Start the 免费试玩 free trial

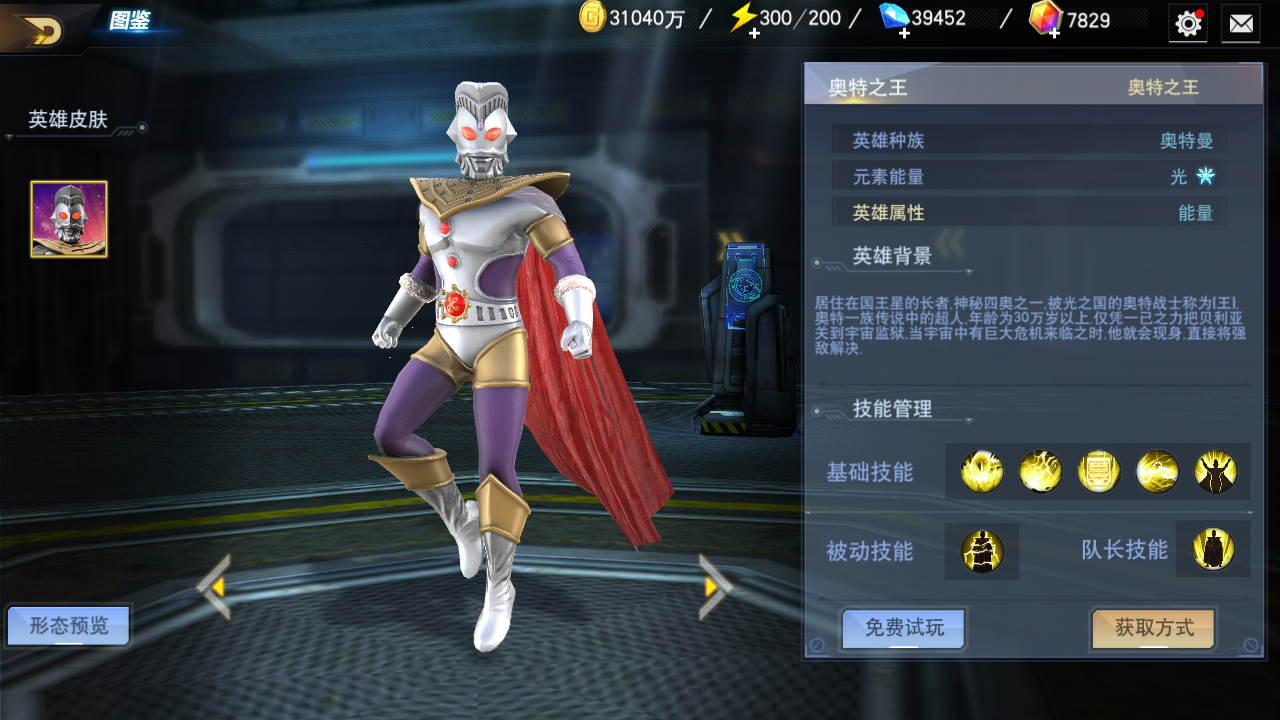904,628
